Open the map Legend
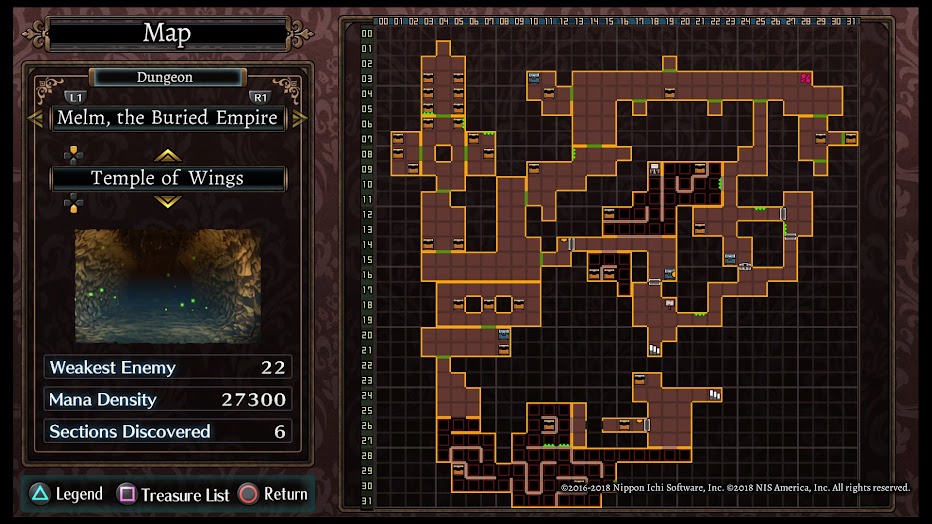Viewport: 932px width, 524px height. coord(66,494)
